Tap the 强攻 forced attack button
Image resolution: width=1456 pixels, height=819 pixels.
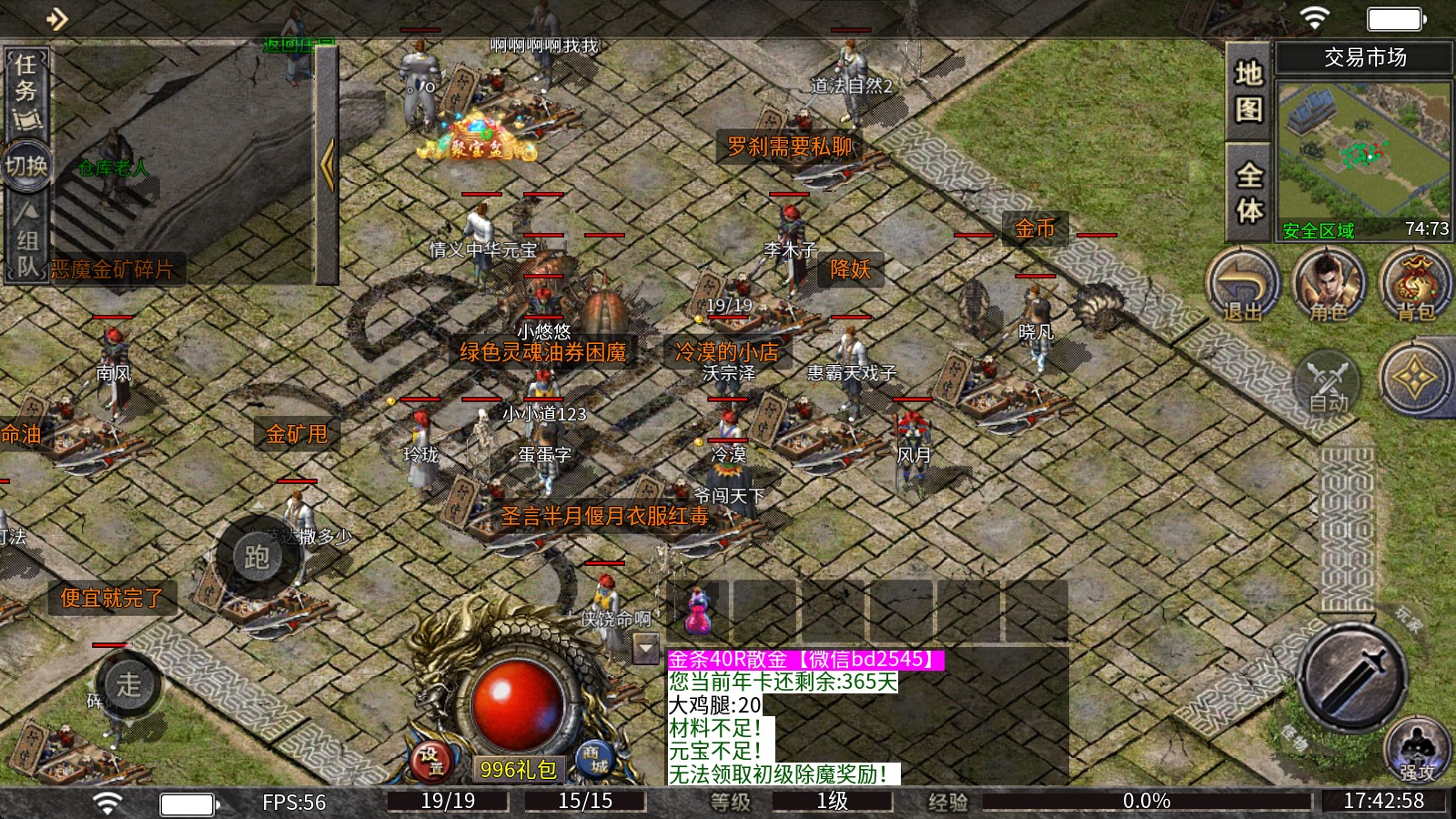[x=1416, y=752]
